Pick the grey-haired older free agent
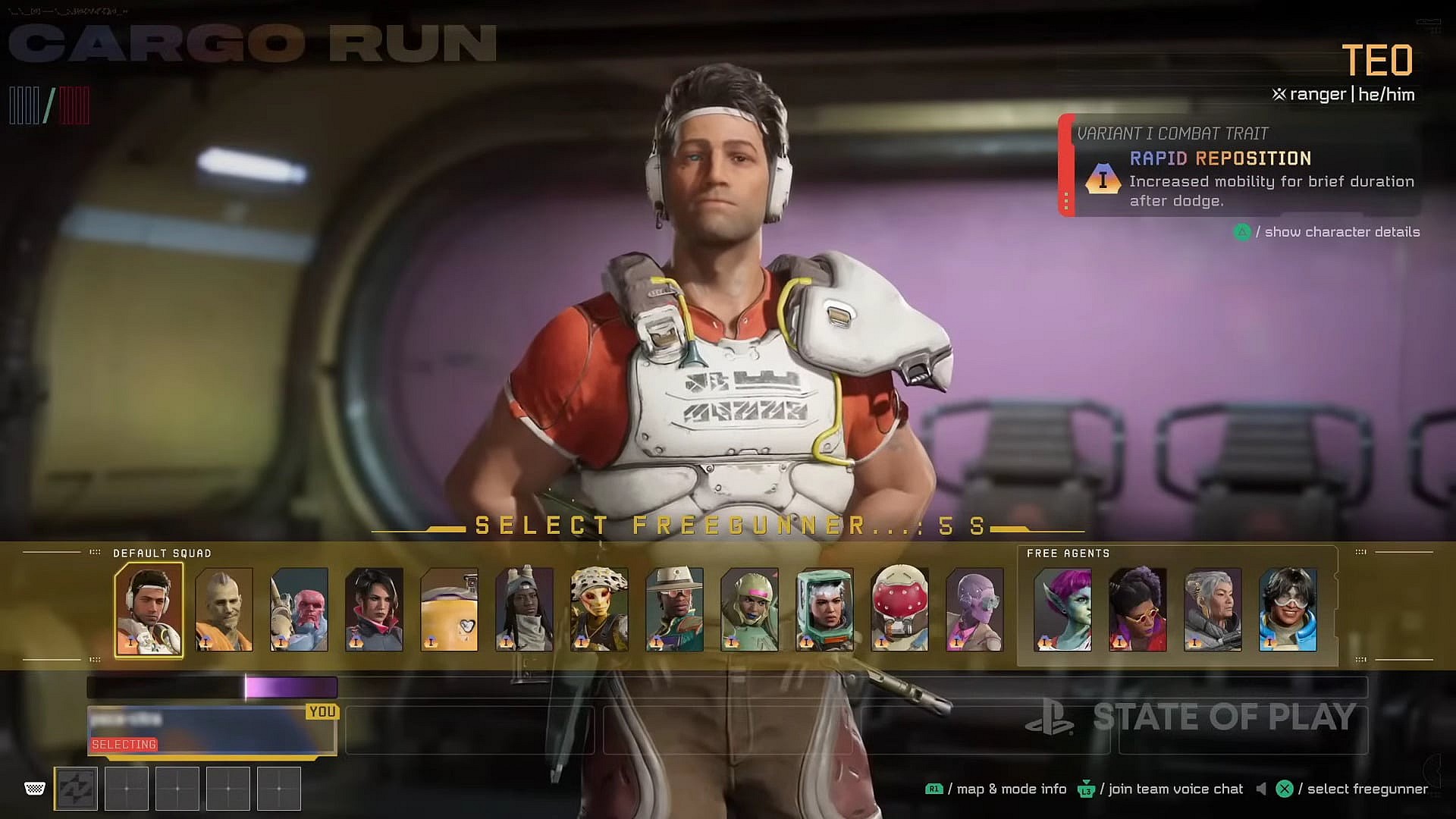This screenshot has height=819, width=1456. (x=1213, y=610)
